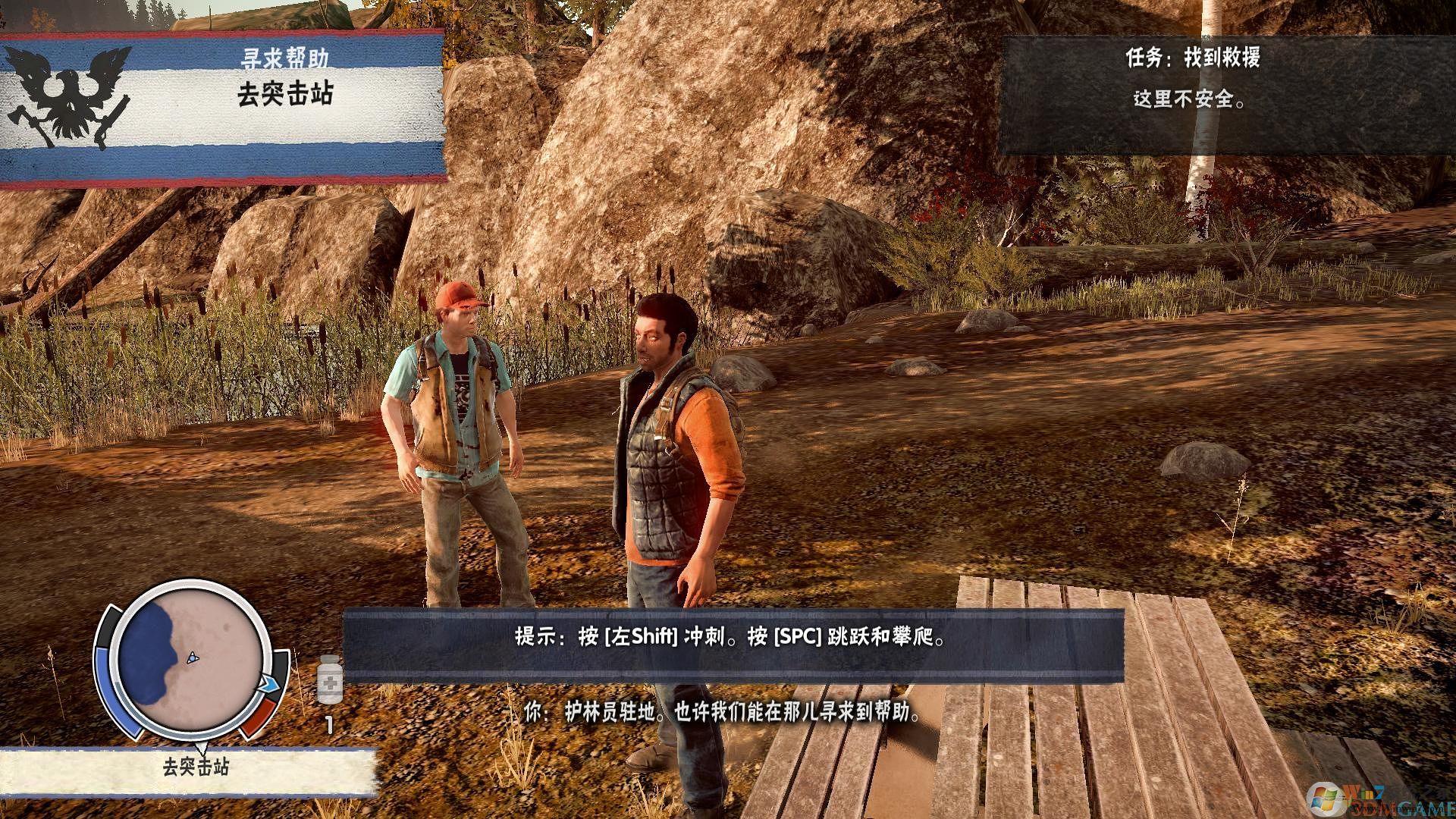This screenshot has width=1456, height=819.
Task: Click the 任务：找到救援 objective panel
Action: (1227, 96)
